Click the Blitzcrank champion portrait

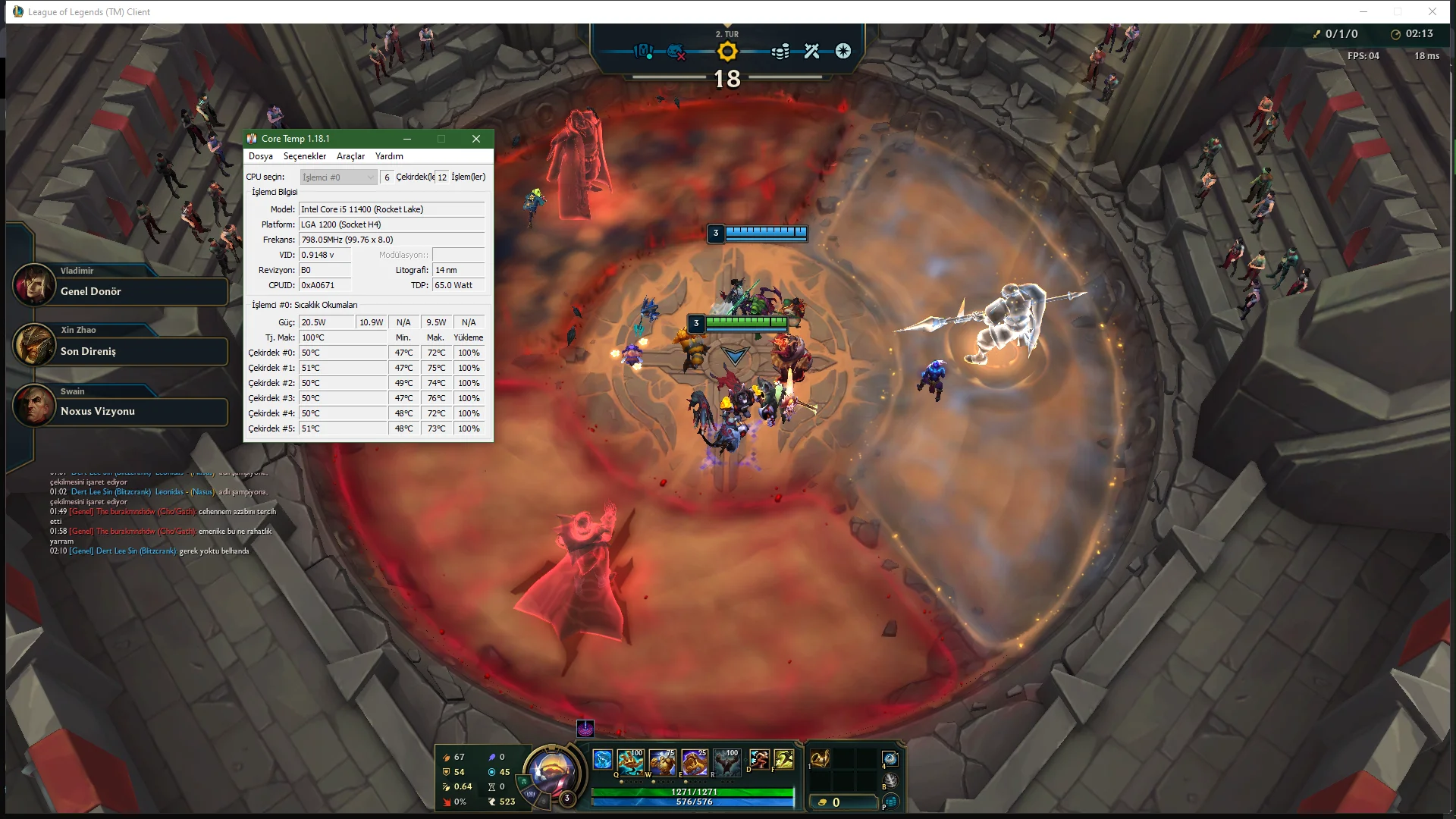(x=551, y=772)
